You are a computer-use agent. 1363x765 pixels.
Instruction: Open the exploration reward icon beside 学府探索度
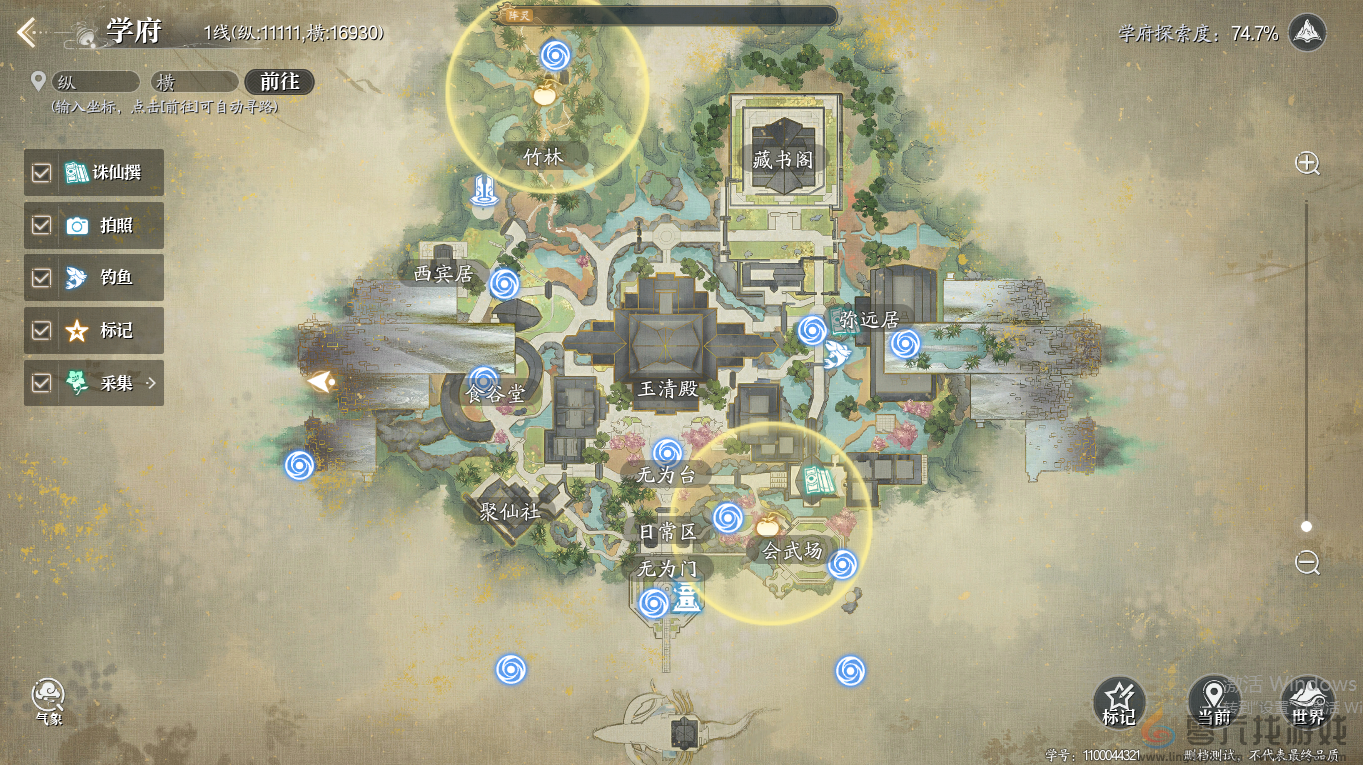click(x=1307, y=33)
